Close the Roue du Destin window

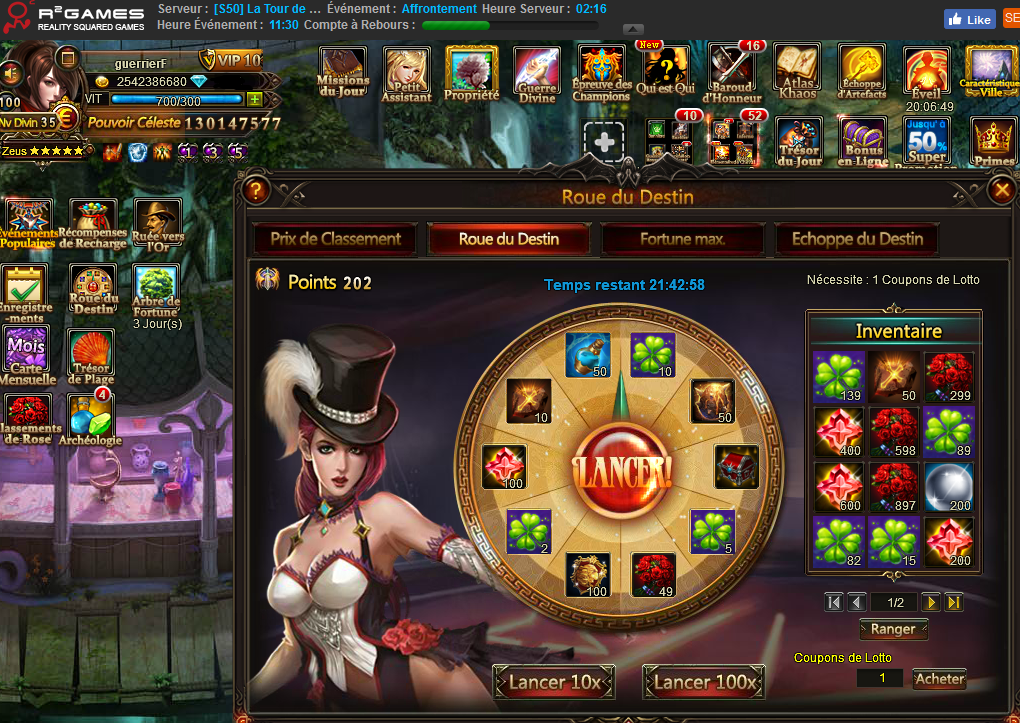tap(1001, 189)
